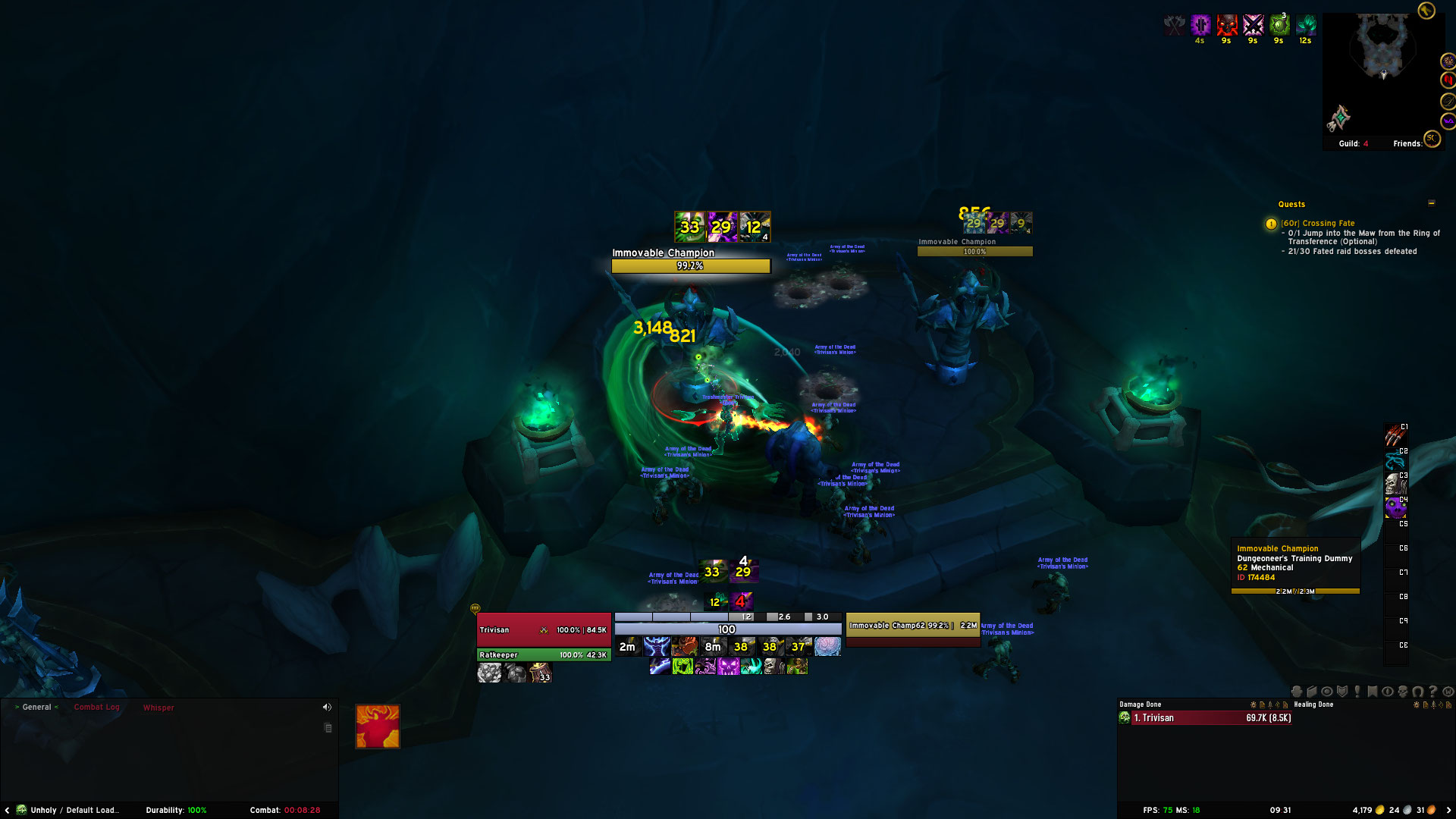Select the Trivisan player unit frame
1456x819 pixels.
pos(543,630)
